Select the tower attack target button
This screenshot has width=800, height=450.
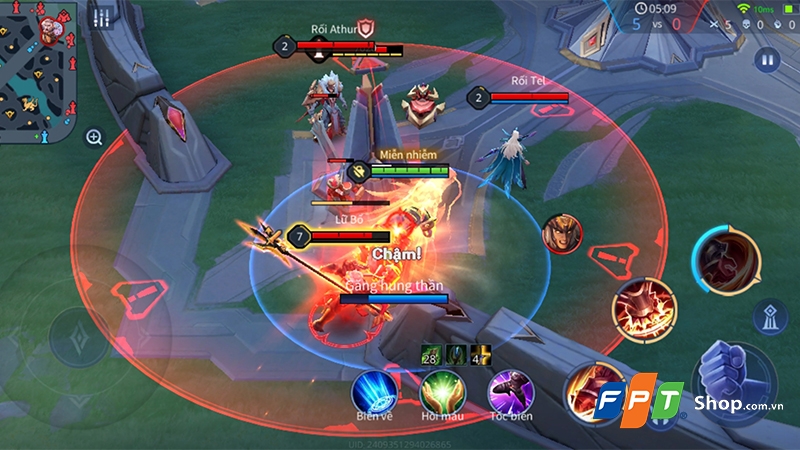click(x=770, y=315)
